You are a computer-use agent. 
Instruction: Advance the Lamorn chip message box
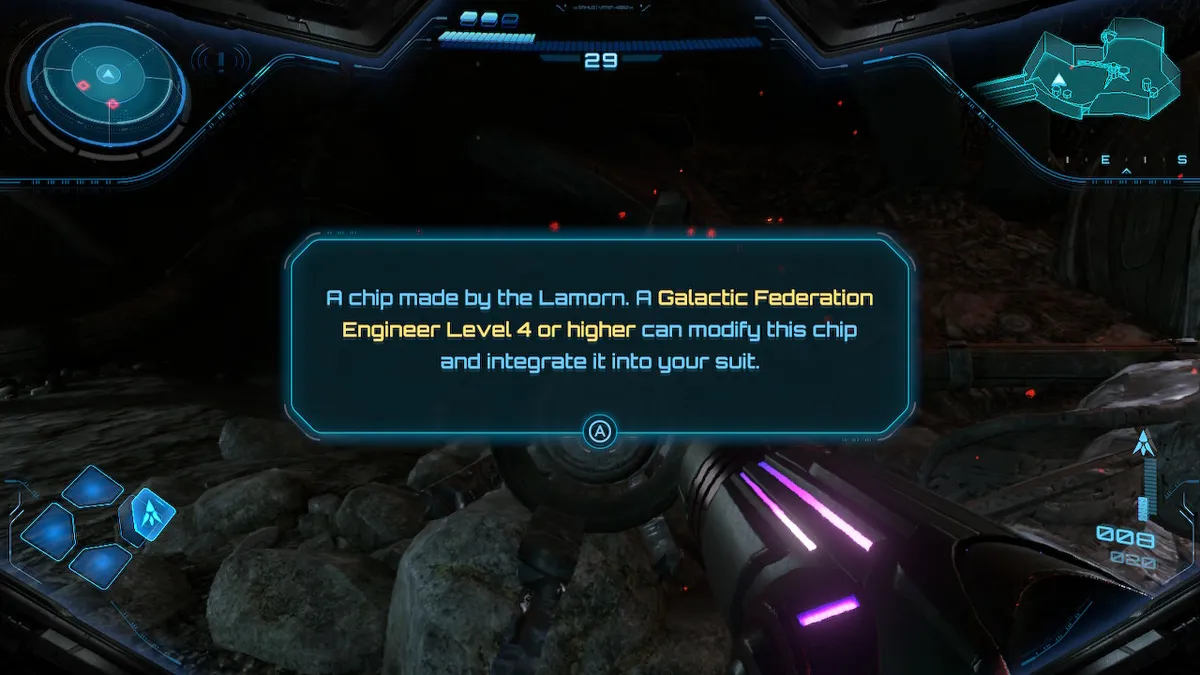599,432
